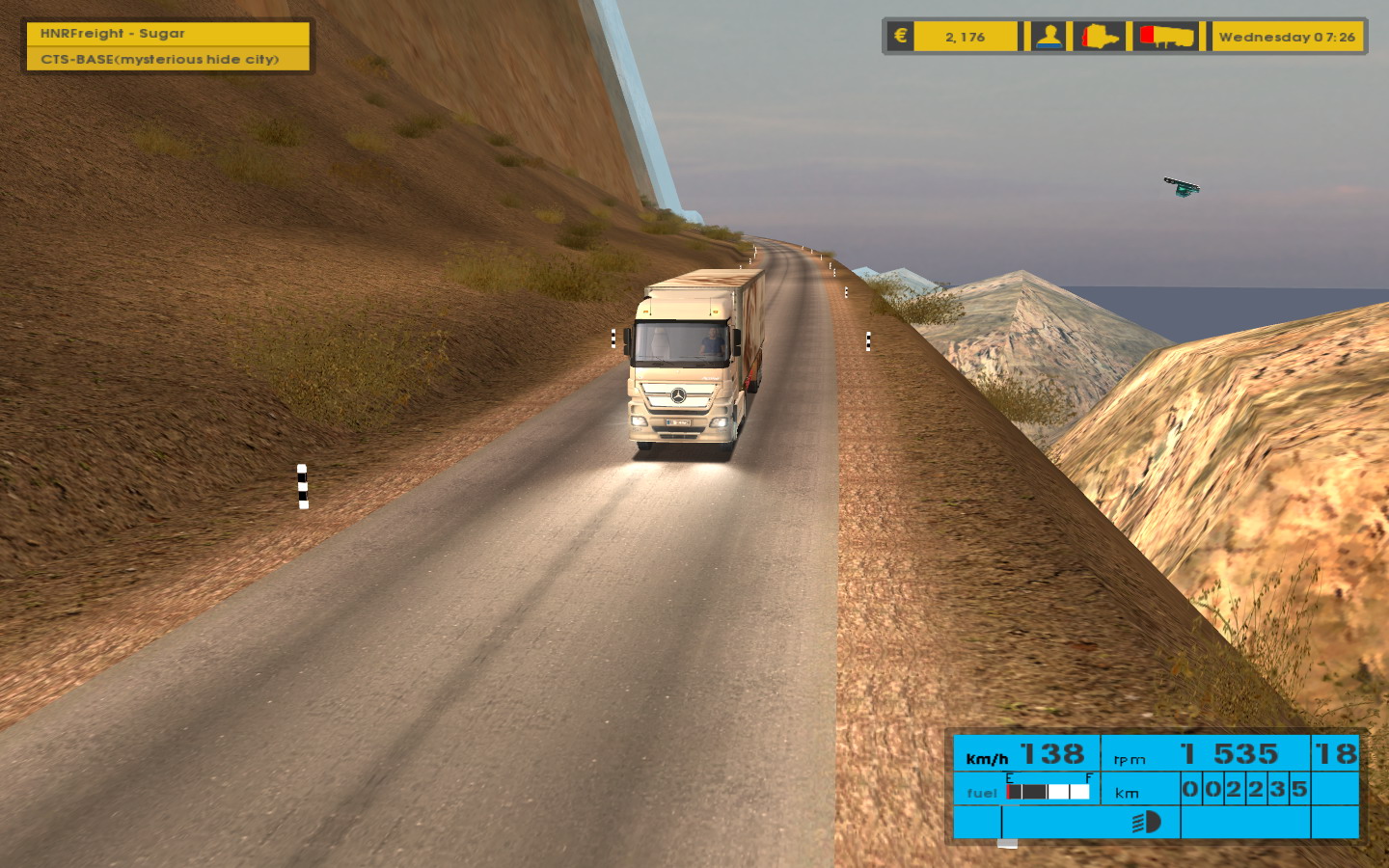This screenshot has height=868, width=1389.
Task: Click the driver fatigue person icon
Action: (1049, 37)
